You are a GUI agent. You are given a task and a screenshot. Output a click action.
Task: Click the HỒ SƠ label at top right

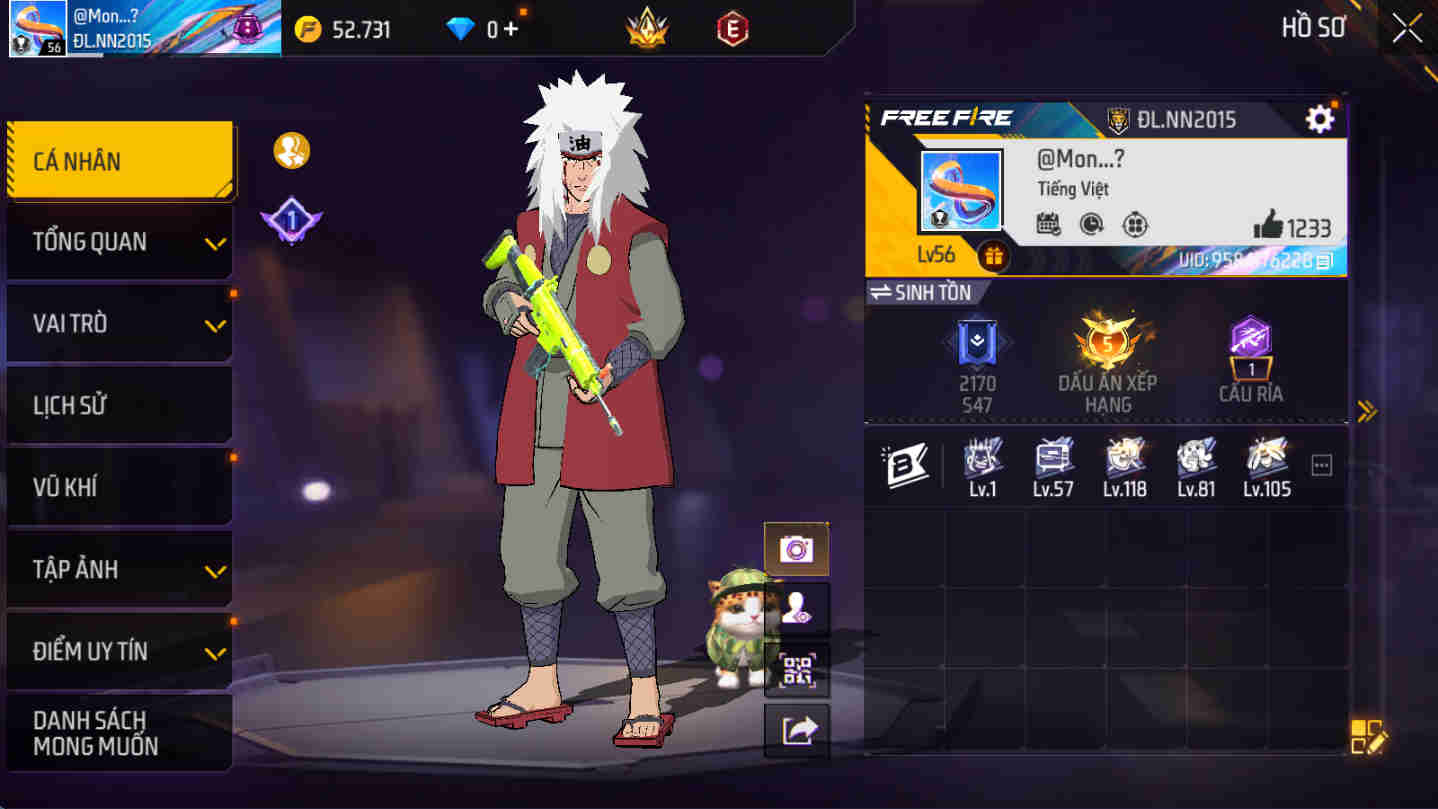point(1311,27)
